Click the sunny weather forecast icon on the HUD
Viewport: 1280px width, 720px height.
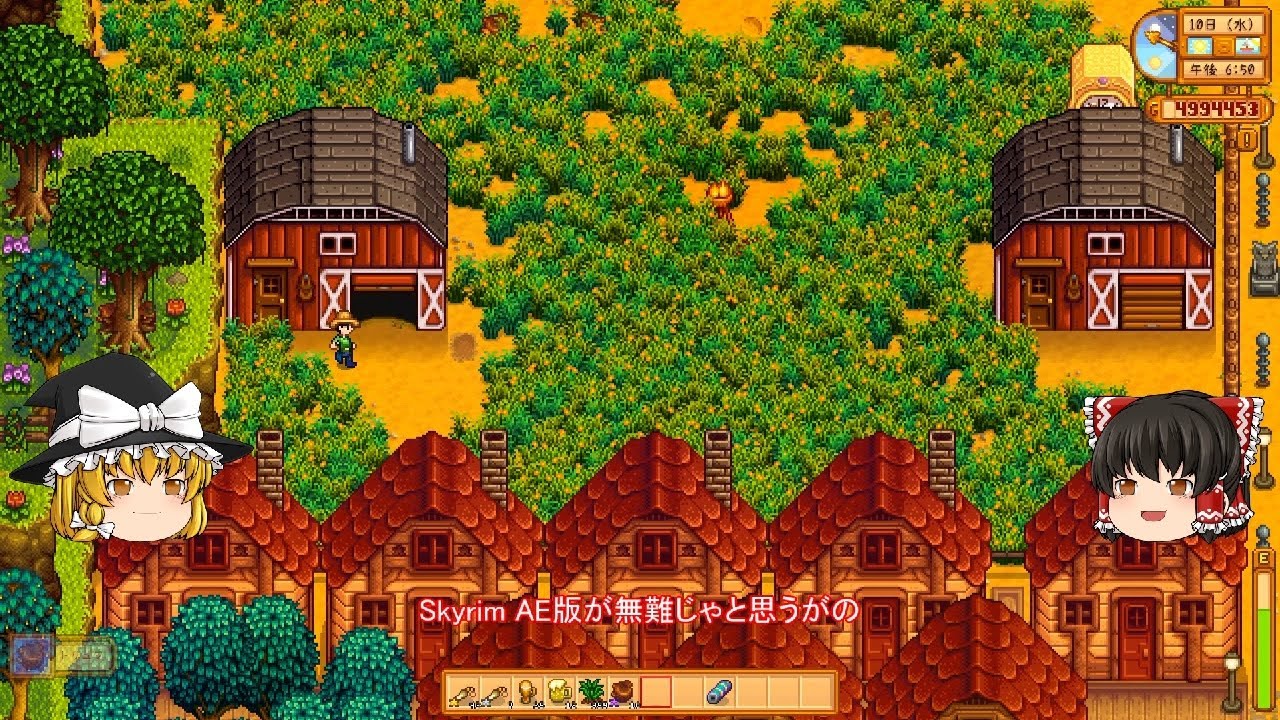1200,46
